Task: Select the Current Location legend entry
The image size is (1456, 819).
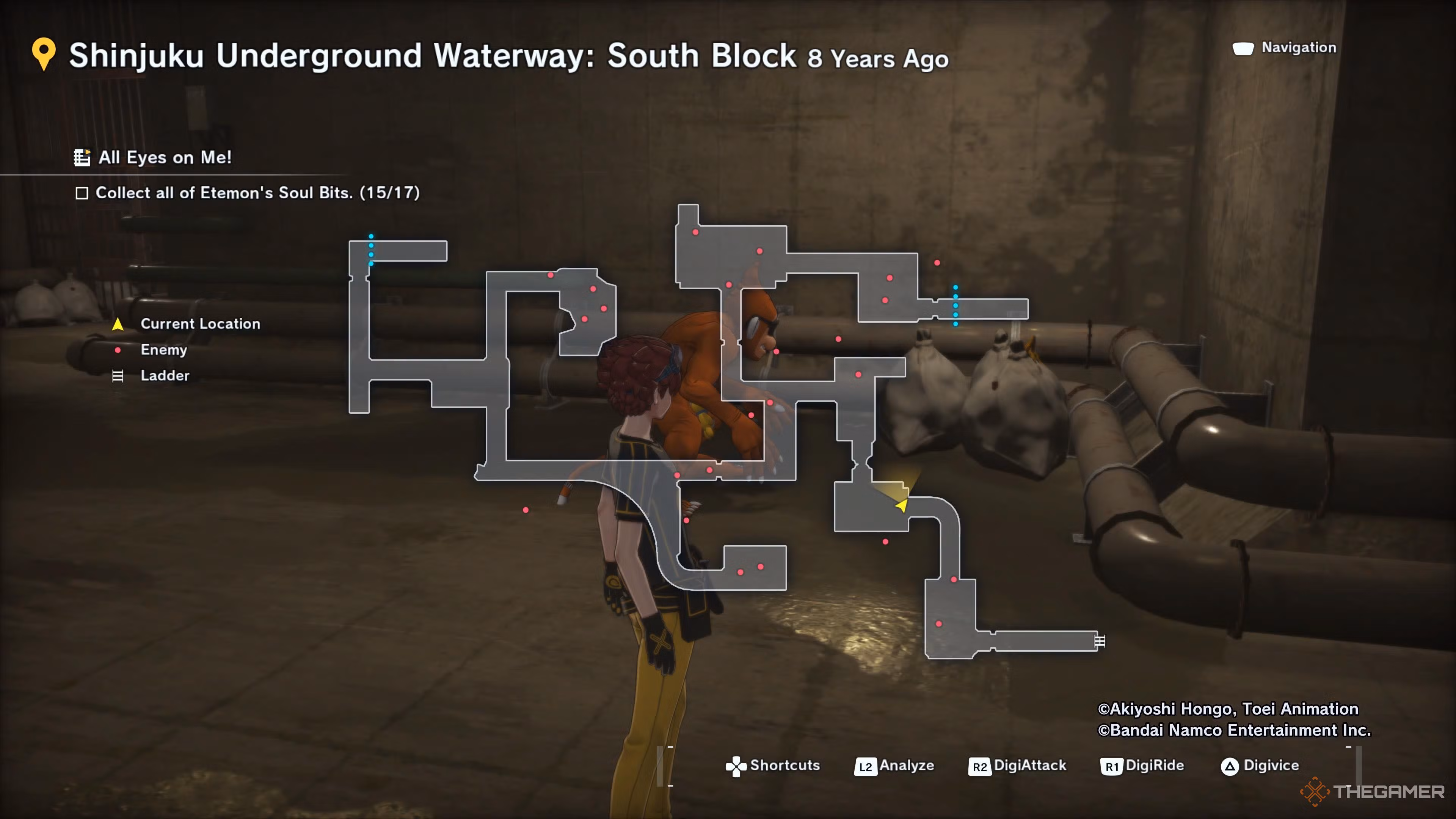Action: pyautogui.click(x=199, y=324)
